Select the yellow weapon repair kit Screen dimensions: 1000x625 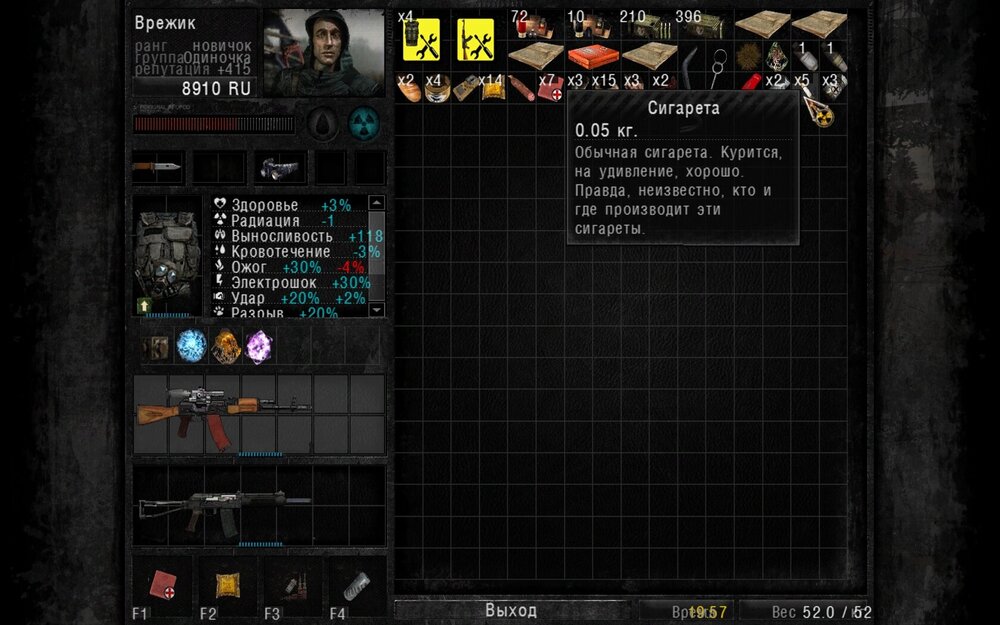tap(477, 40)
